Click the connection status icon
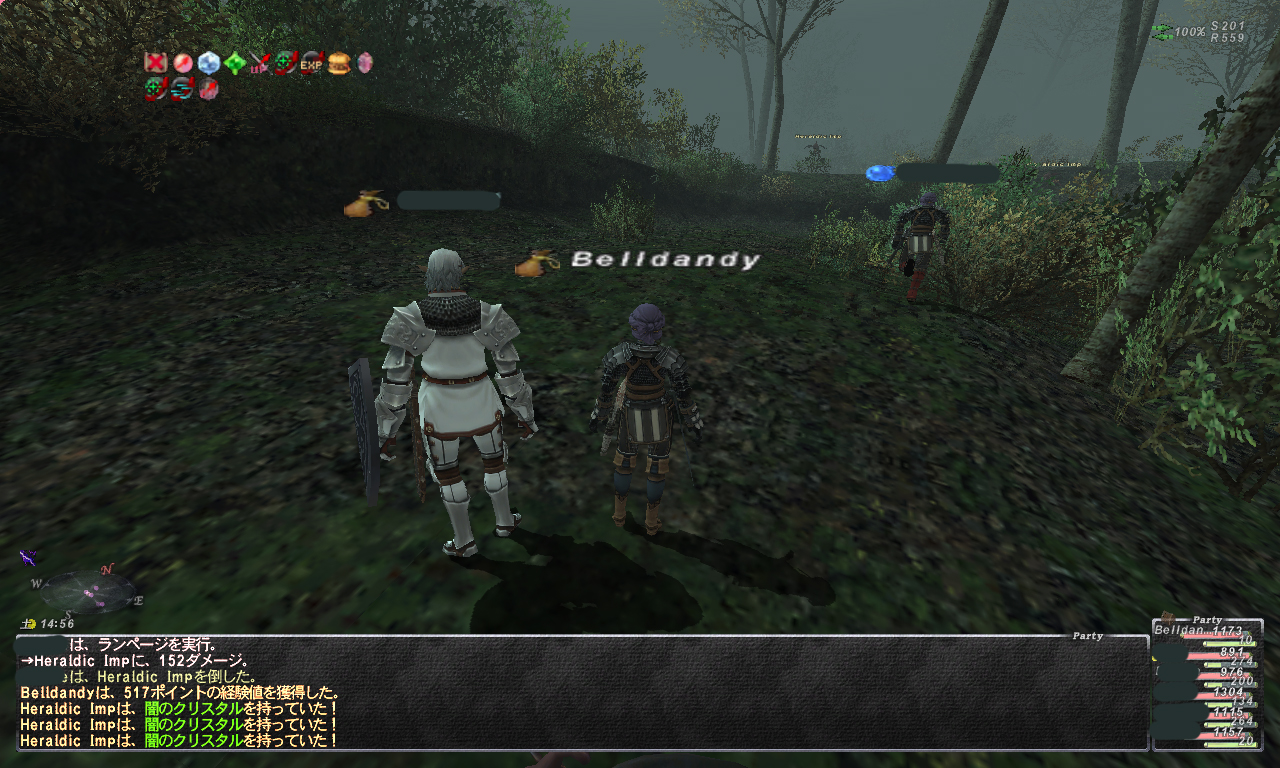Viewport: 1280px width, 768px height. [x=1162, y=32]
